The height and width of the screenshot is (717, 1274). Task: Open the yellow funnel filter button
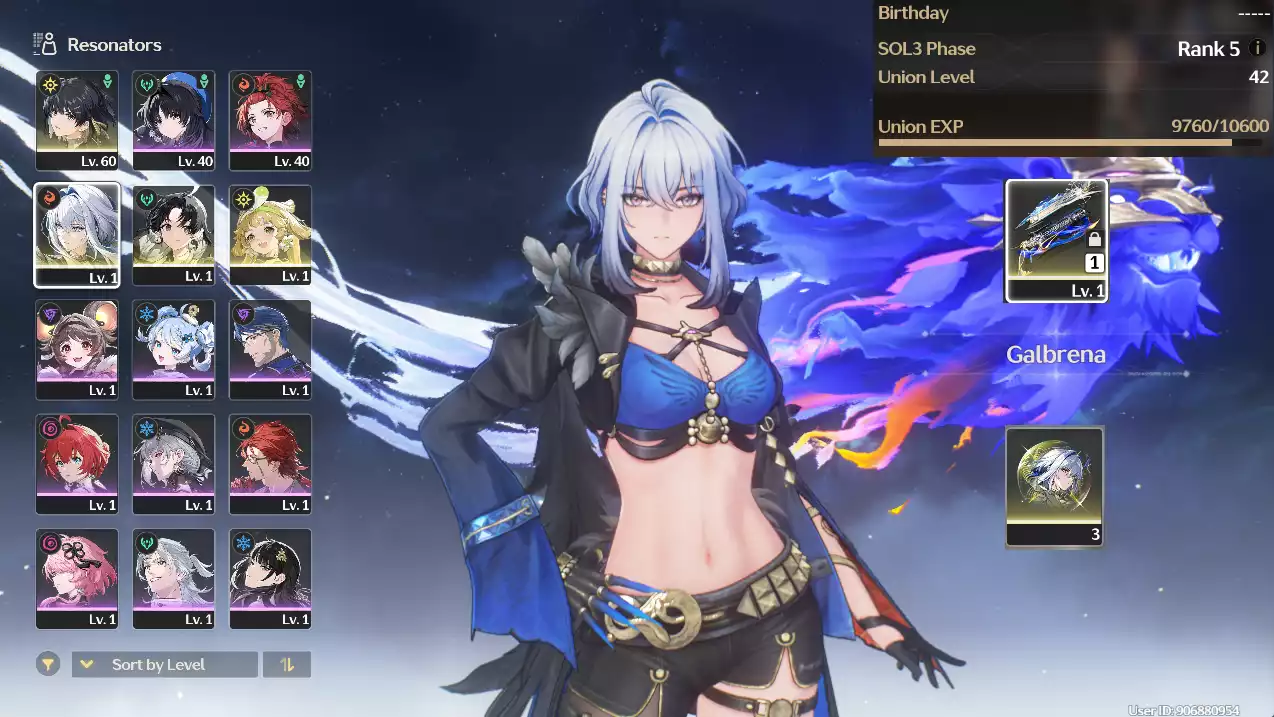(x=48, y=664)
